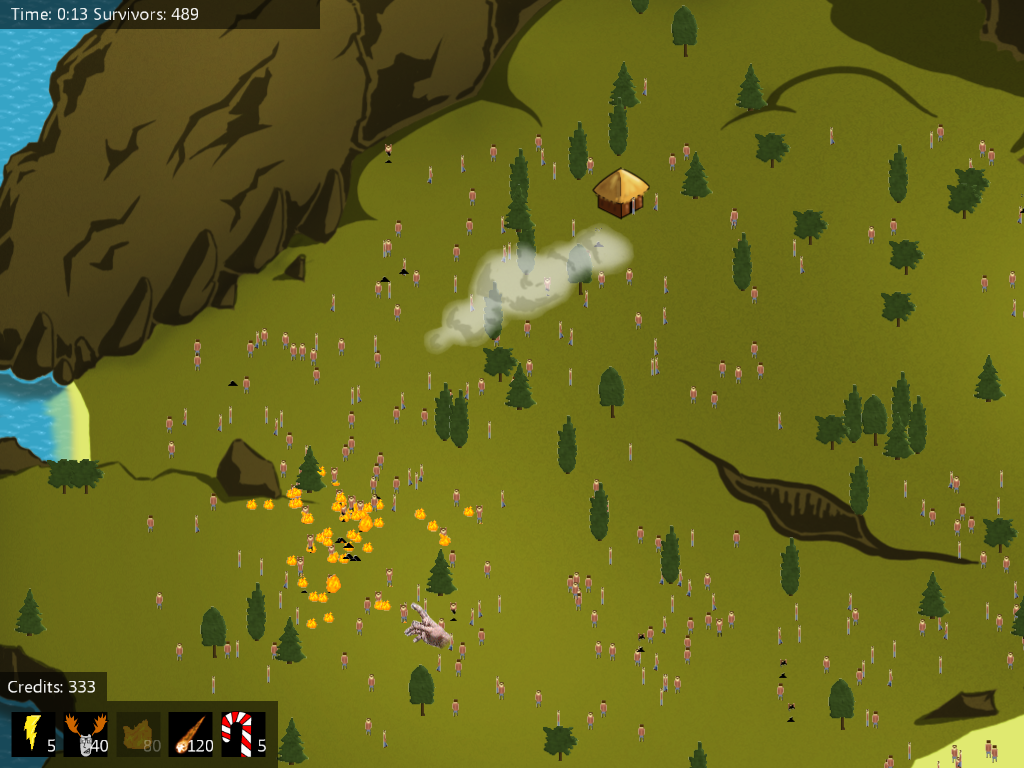Activate the meteor power costing 120

pos(190,734)
